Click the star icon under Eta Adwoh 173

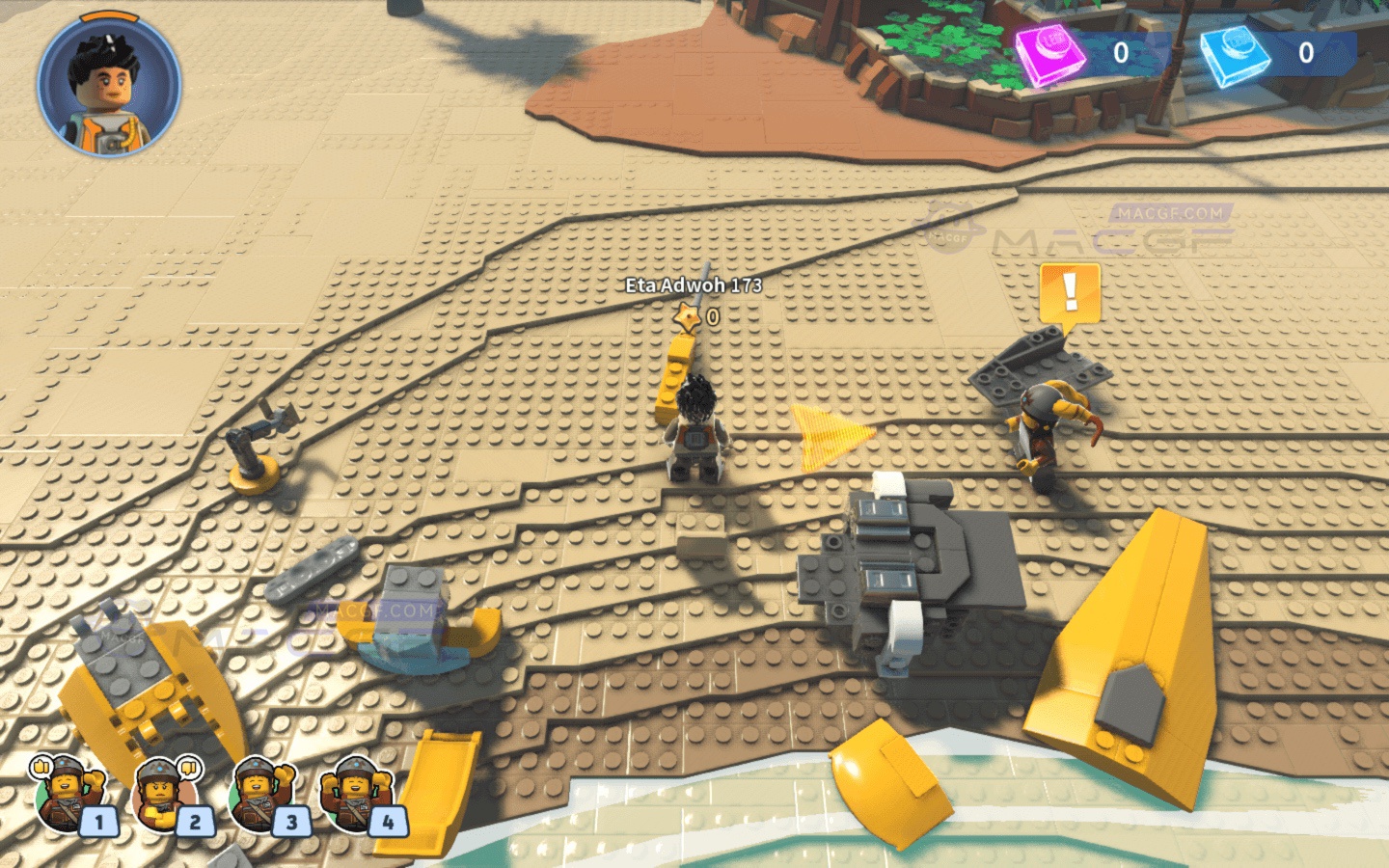686,313
